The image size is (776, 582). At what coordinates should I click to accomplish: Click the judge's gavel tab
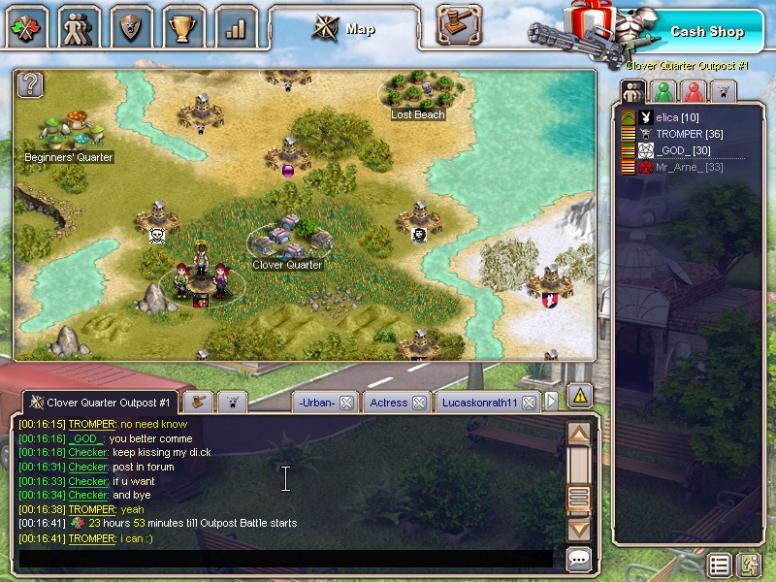tap(459, 25)
